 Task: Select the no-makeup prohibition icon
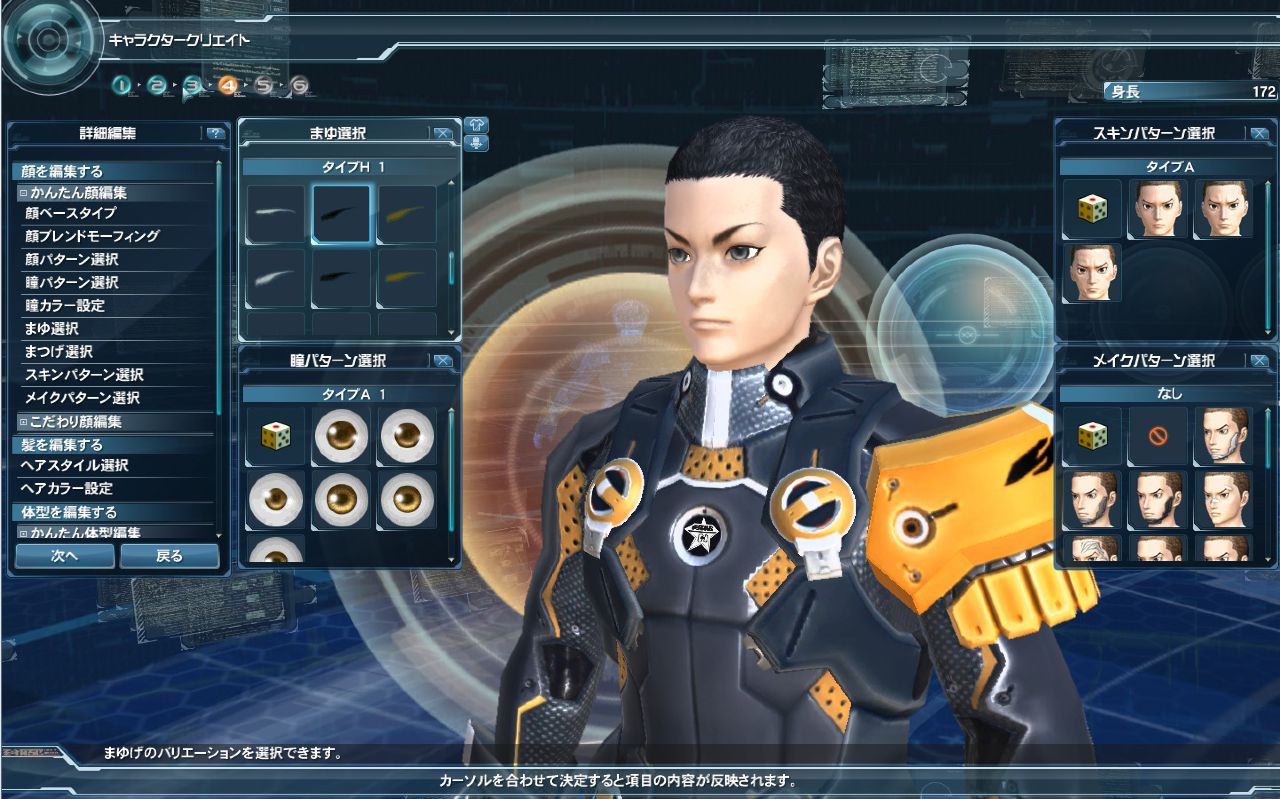(x=1157, y=436)
